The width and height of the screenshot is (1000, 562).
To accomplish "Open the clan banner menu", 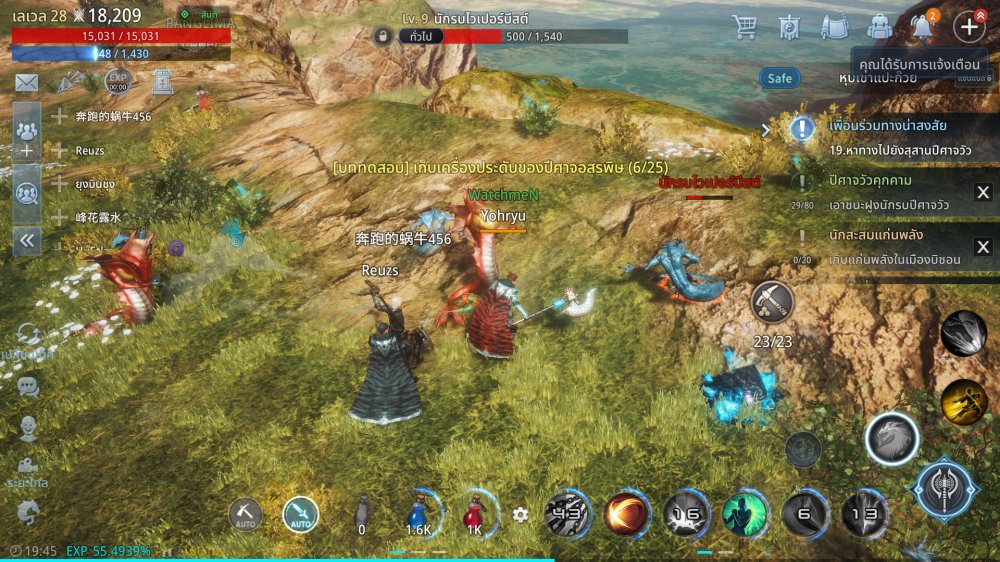I will 789,27.
